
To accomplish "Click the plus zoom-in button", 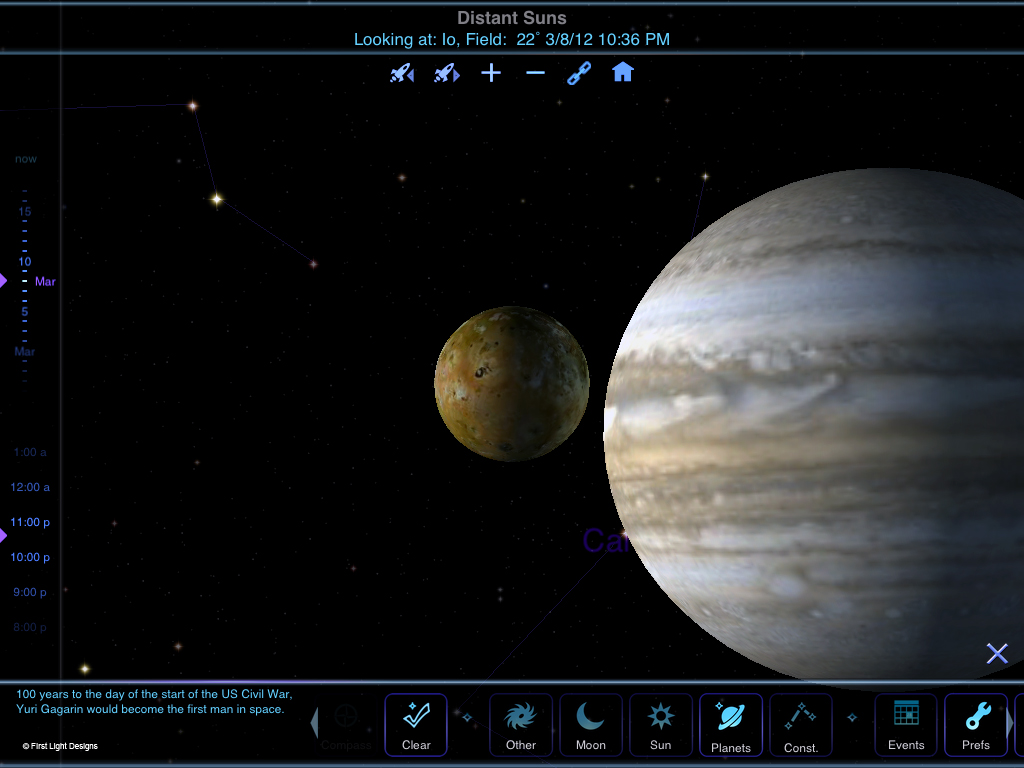I will click(x=491, y=73).
